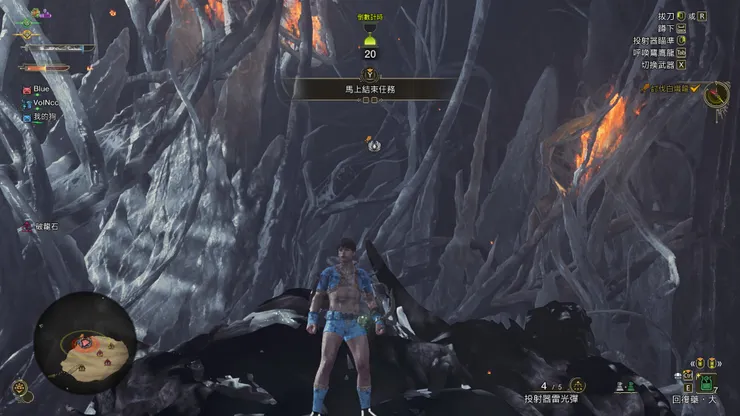Select the 回復藥・大 item in the item bar
The width and height of the screenshot is (740, 416).
pos(706,384)
